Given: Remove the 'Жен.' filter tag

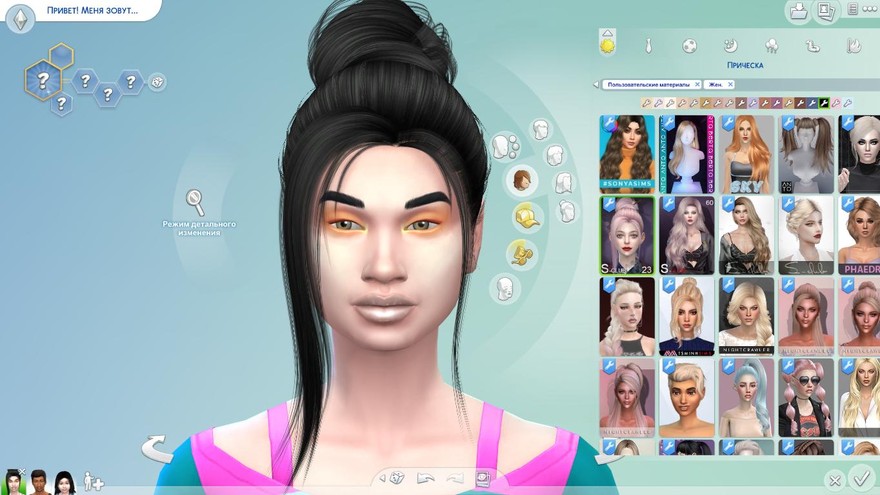Looking at the screenshot, I should click(x=731, y=85).
